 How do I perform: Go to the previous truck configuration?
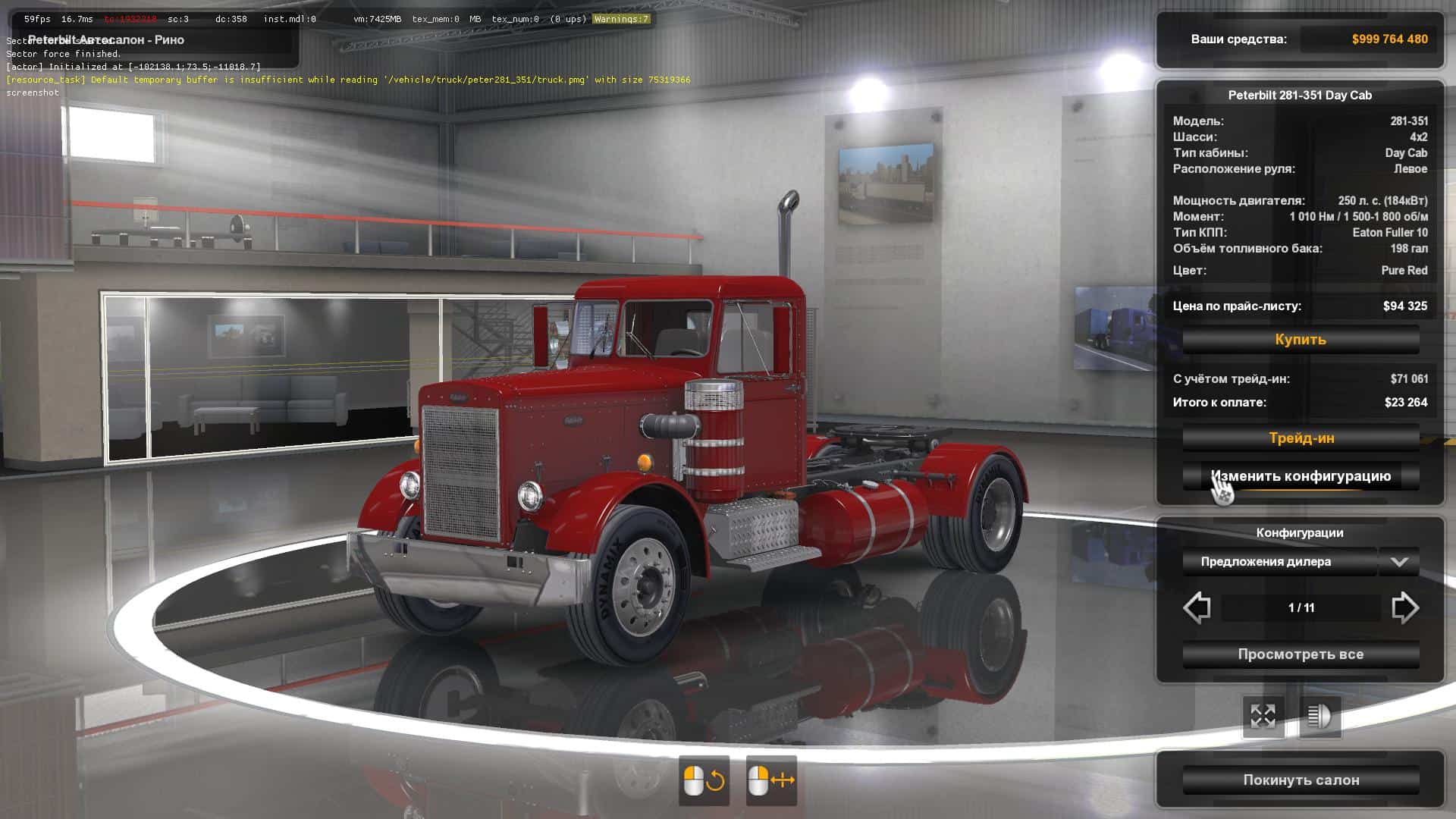tap(1197, 608)
